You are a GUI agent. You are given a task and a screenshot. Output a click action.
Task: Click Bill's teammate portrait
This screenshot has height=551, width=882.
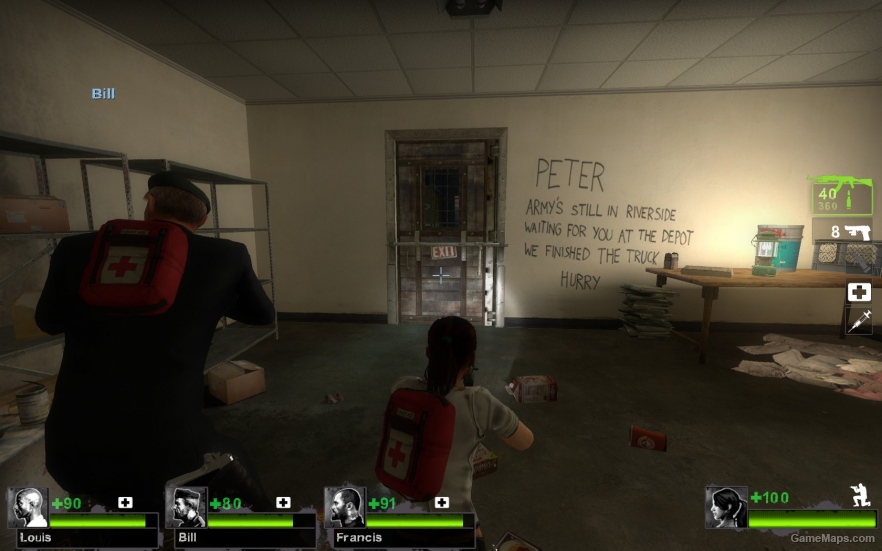(x=186, y=508)
